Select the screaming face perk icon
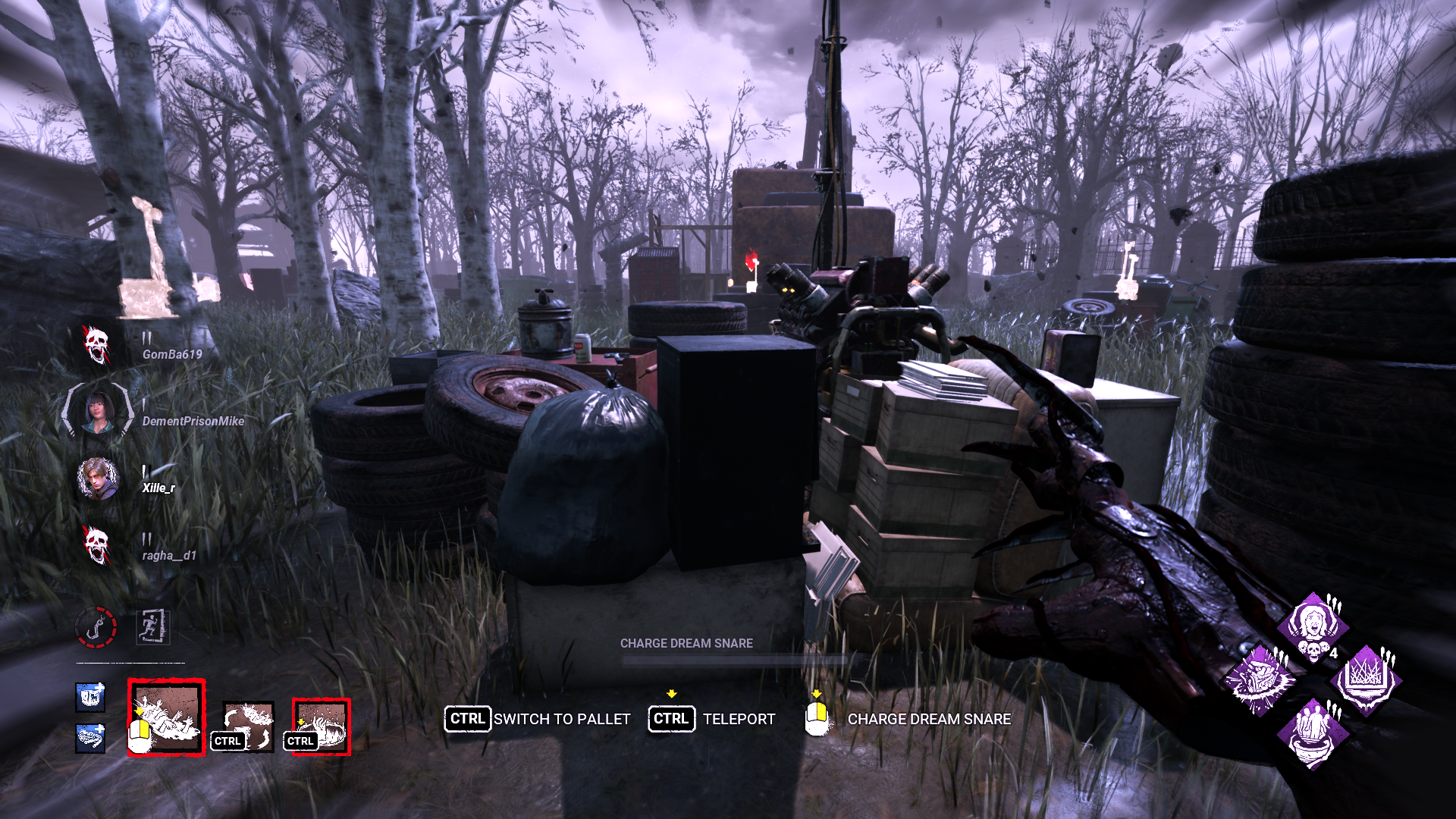 (1312, 622)
